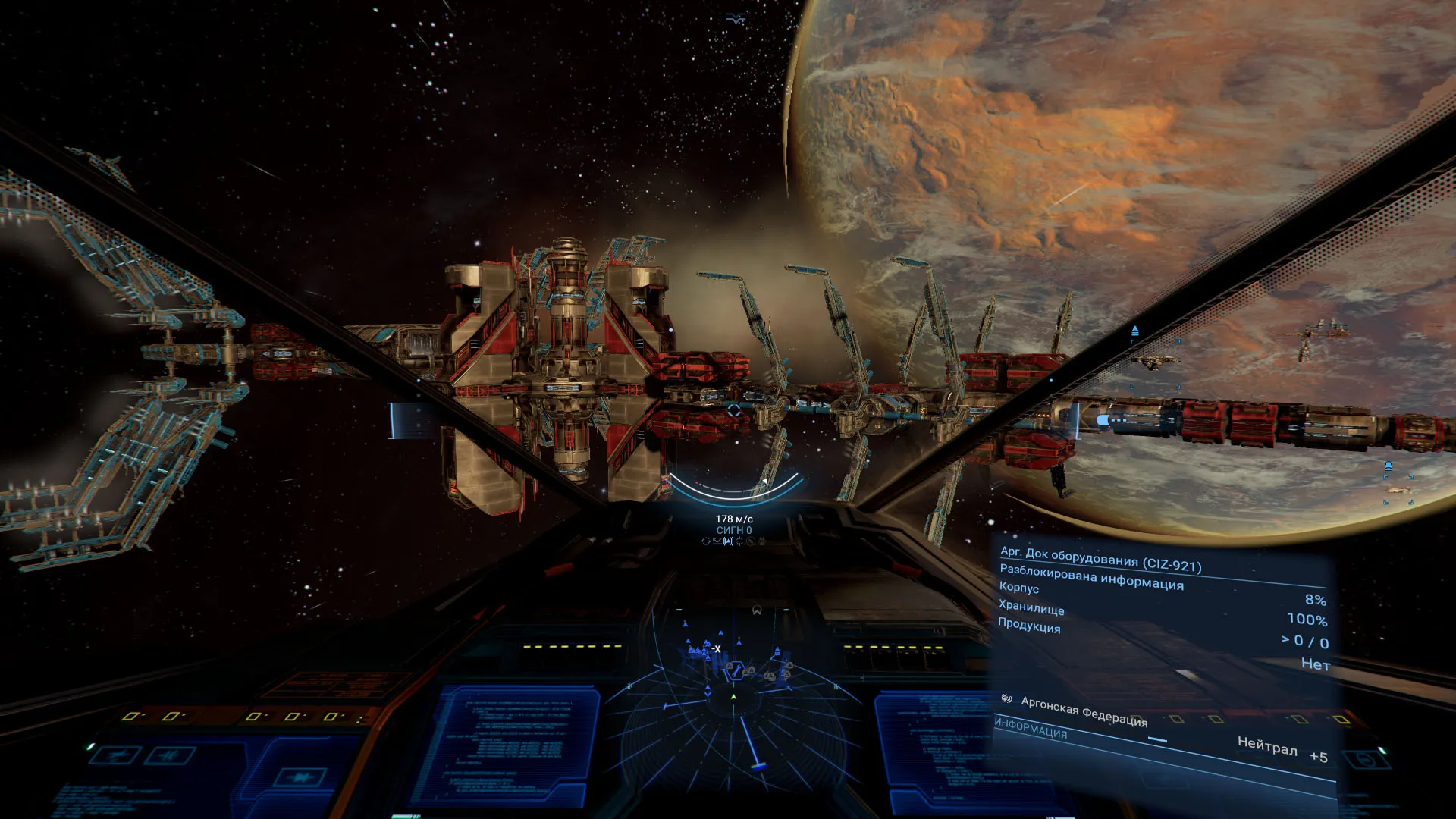Click the radar display in the cockpit
This screenshot has width=1456, height=819.
(733, 705)
